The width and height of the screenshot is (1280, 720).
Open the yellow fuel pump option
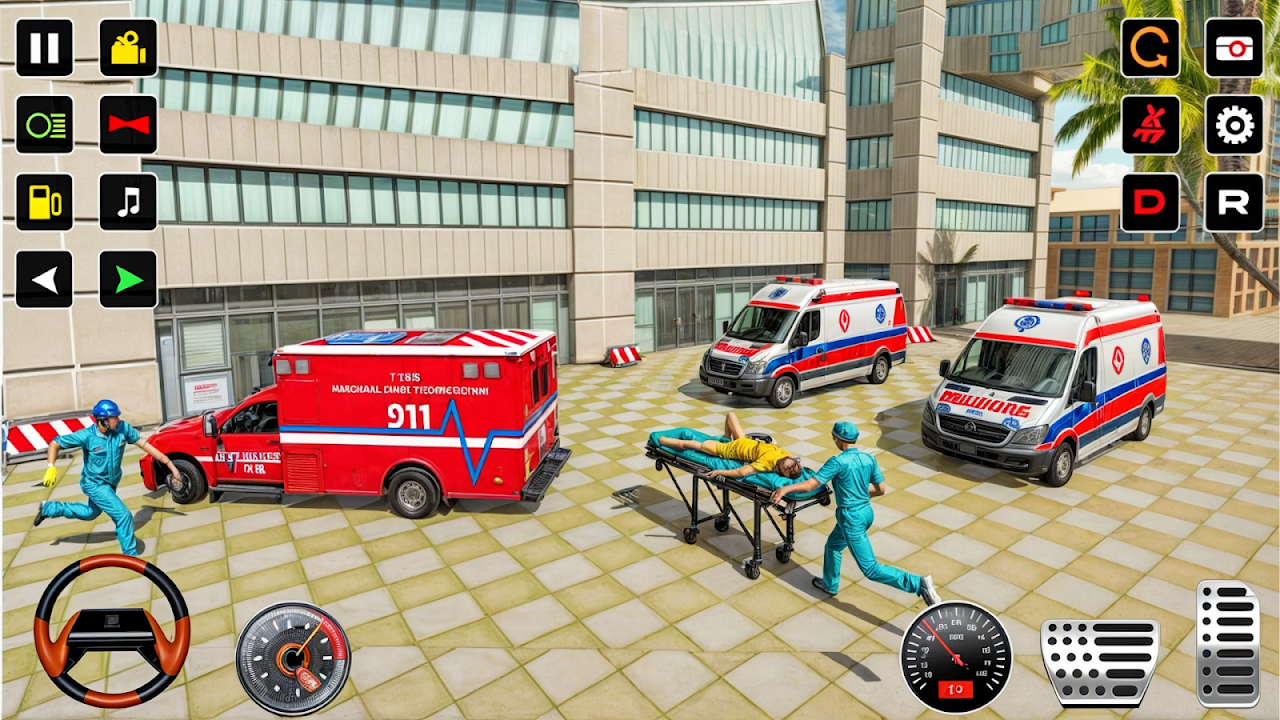coord(44,202)
